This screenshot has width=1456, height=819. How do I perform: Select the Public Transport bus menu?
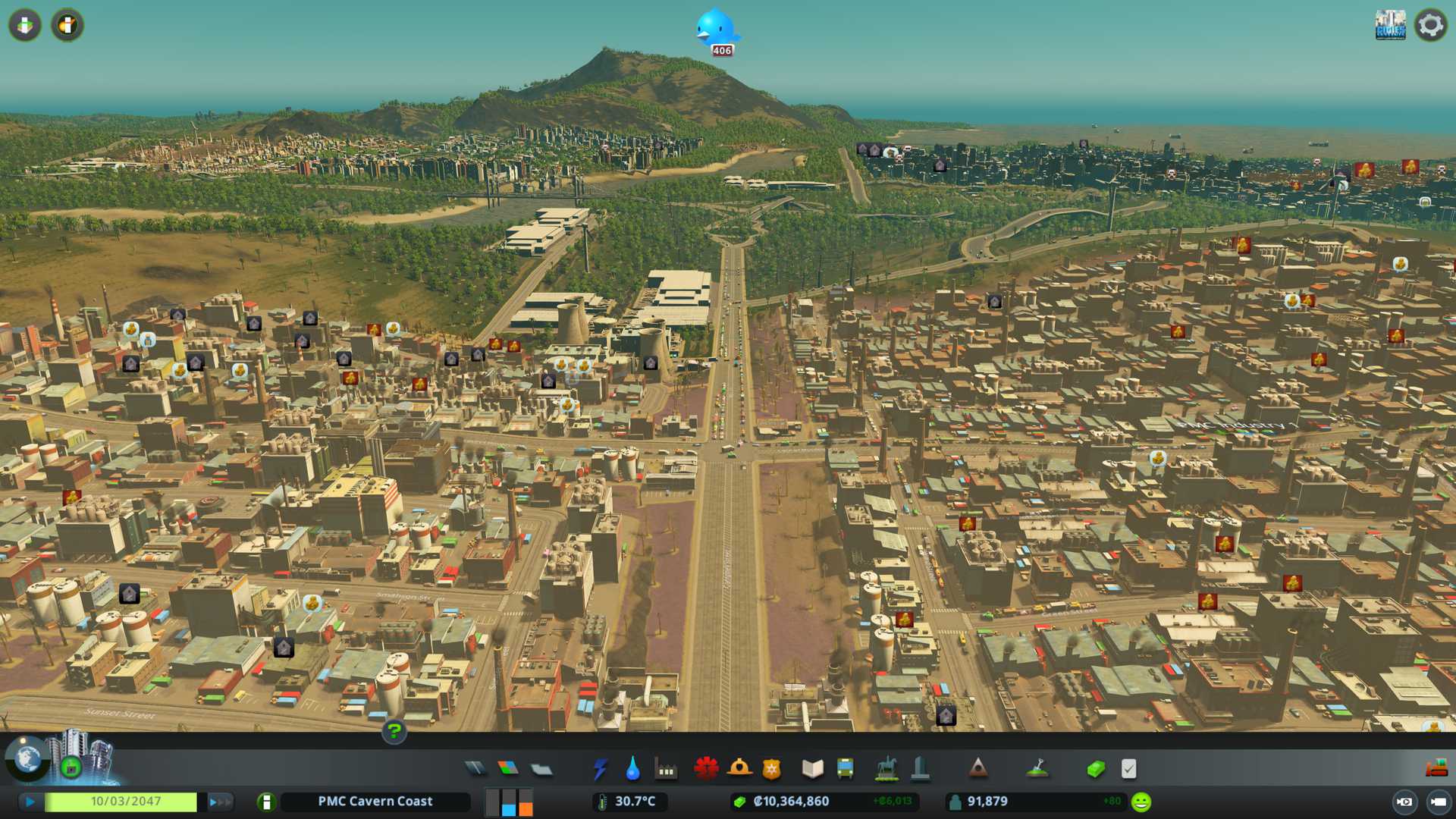[845, 769]
